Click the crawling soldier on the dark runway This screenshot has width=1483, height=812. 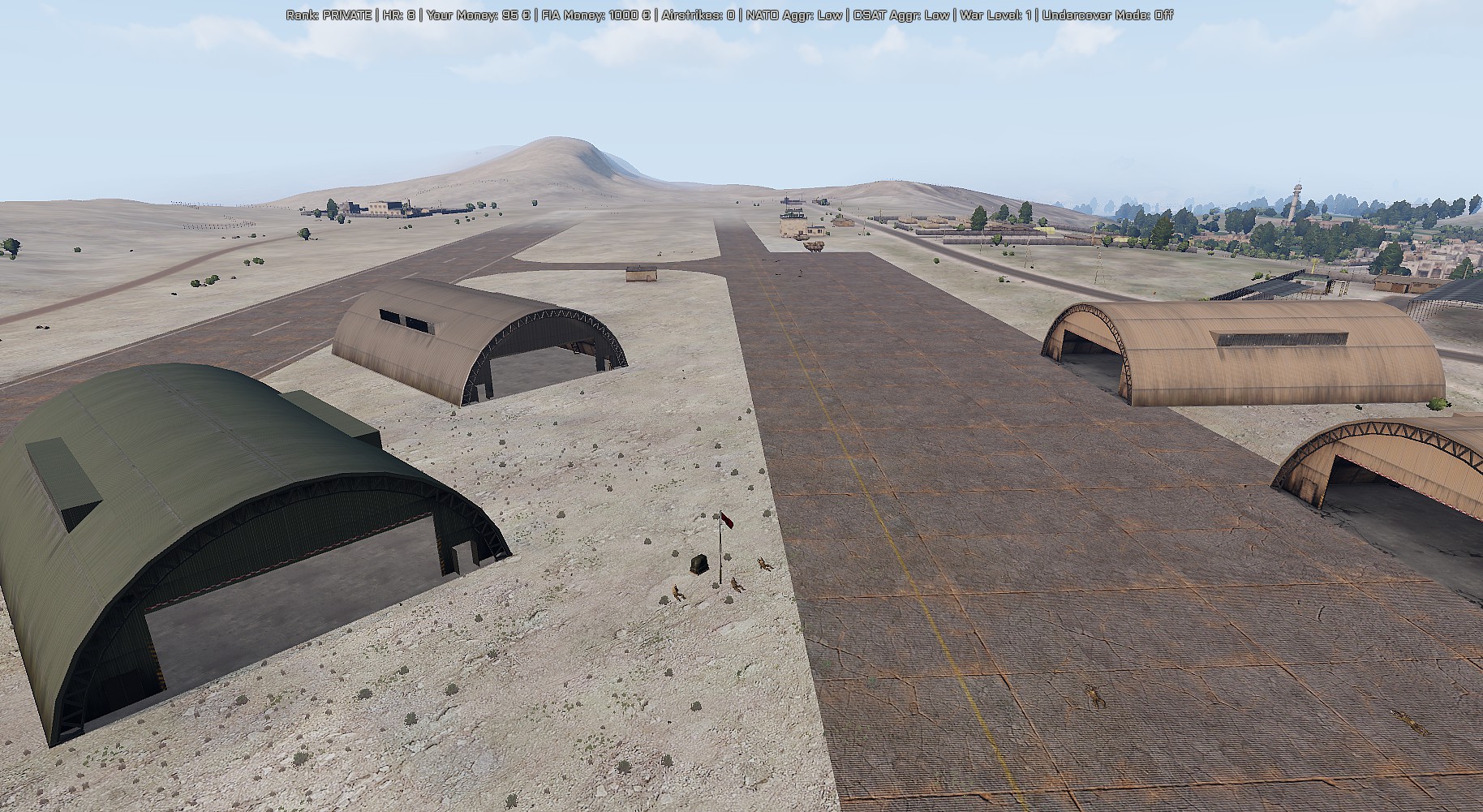coord(1095,696)
